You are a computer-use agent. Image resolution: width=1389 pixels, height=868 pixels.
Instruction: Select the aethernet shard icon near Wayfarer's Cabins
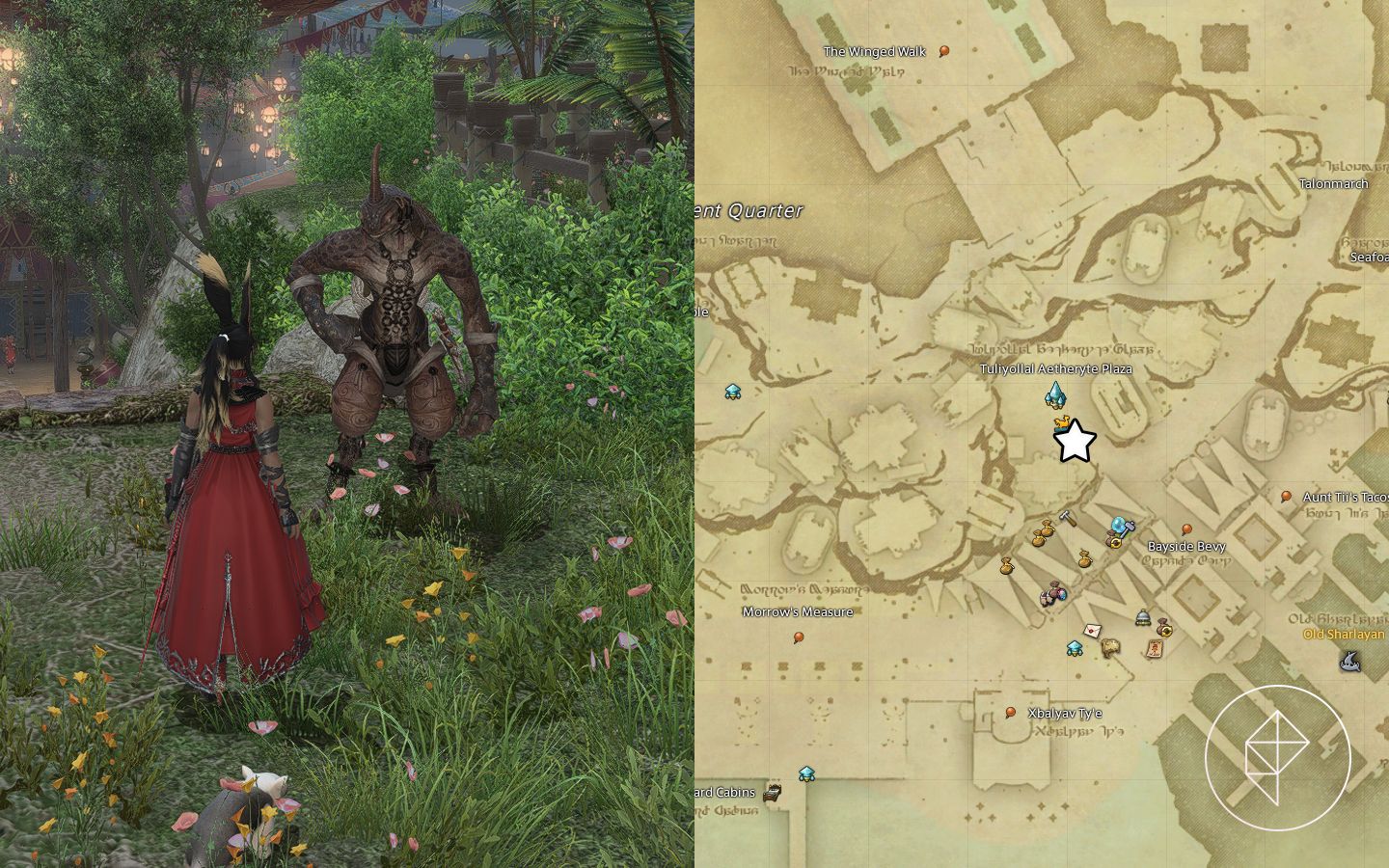pyautogui.click(x=807, y=773)
